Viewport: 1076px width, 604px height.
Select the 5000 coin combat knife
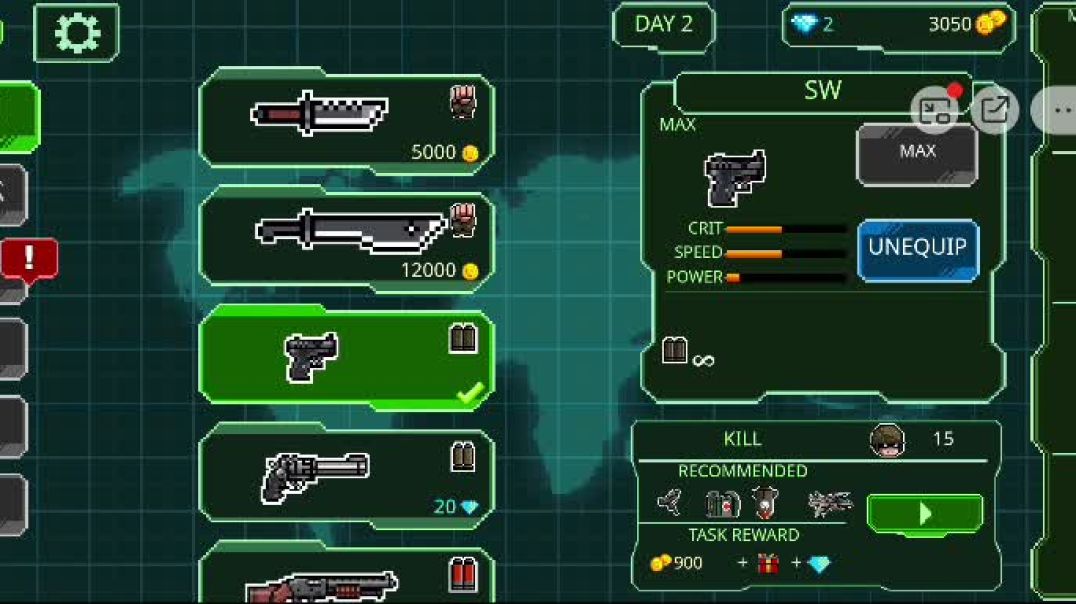pos(346,120)
